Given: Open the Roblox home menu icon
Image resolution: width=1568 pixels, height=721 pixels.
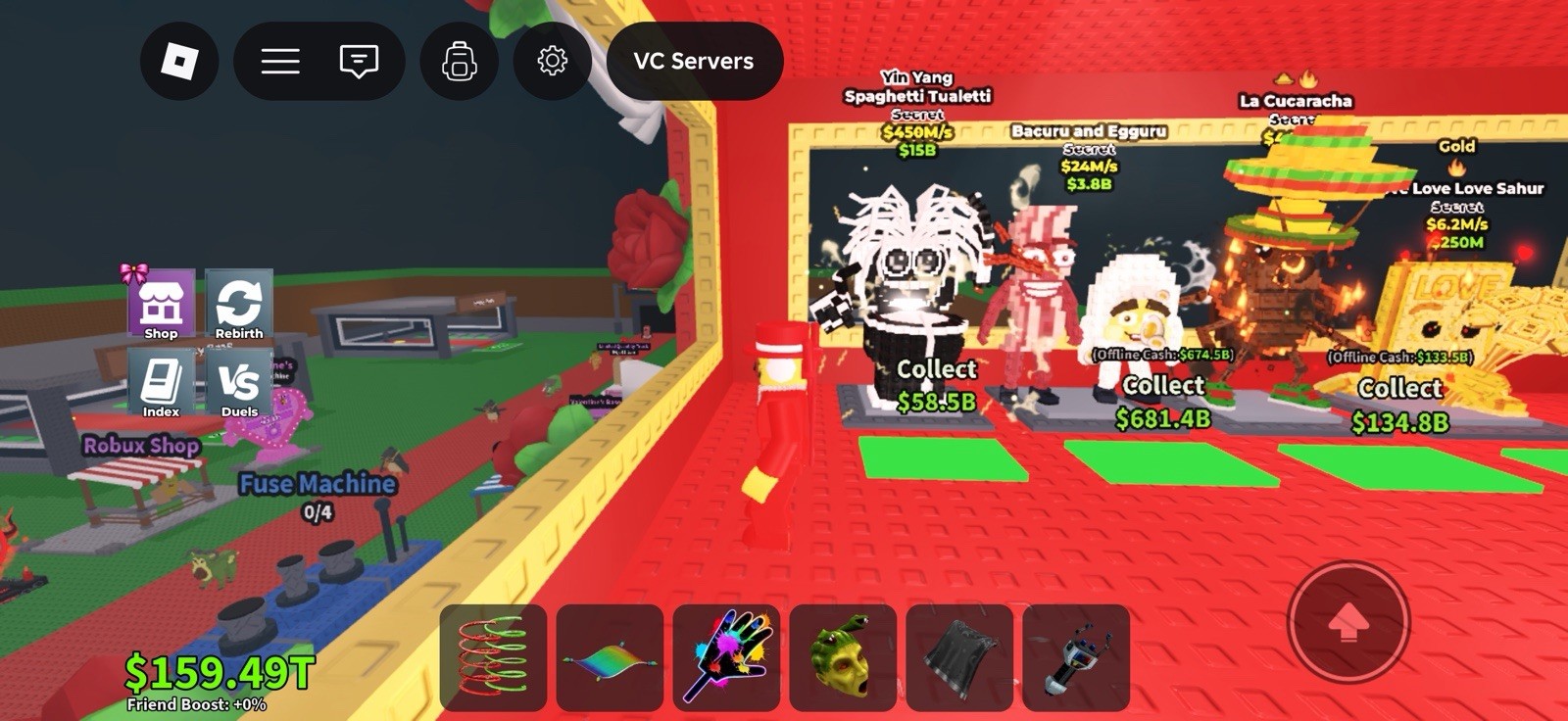Looking at the screenshot, I should click(x=180, y=61).
